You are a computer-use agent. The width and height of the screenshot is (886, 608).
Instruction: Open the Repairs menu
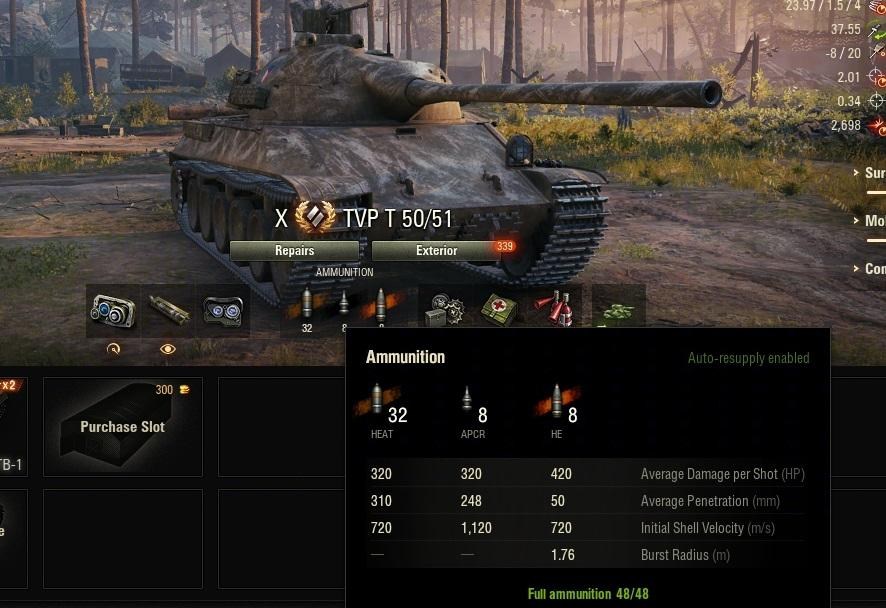pyautogui.click(x=294, y=251)
